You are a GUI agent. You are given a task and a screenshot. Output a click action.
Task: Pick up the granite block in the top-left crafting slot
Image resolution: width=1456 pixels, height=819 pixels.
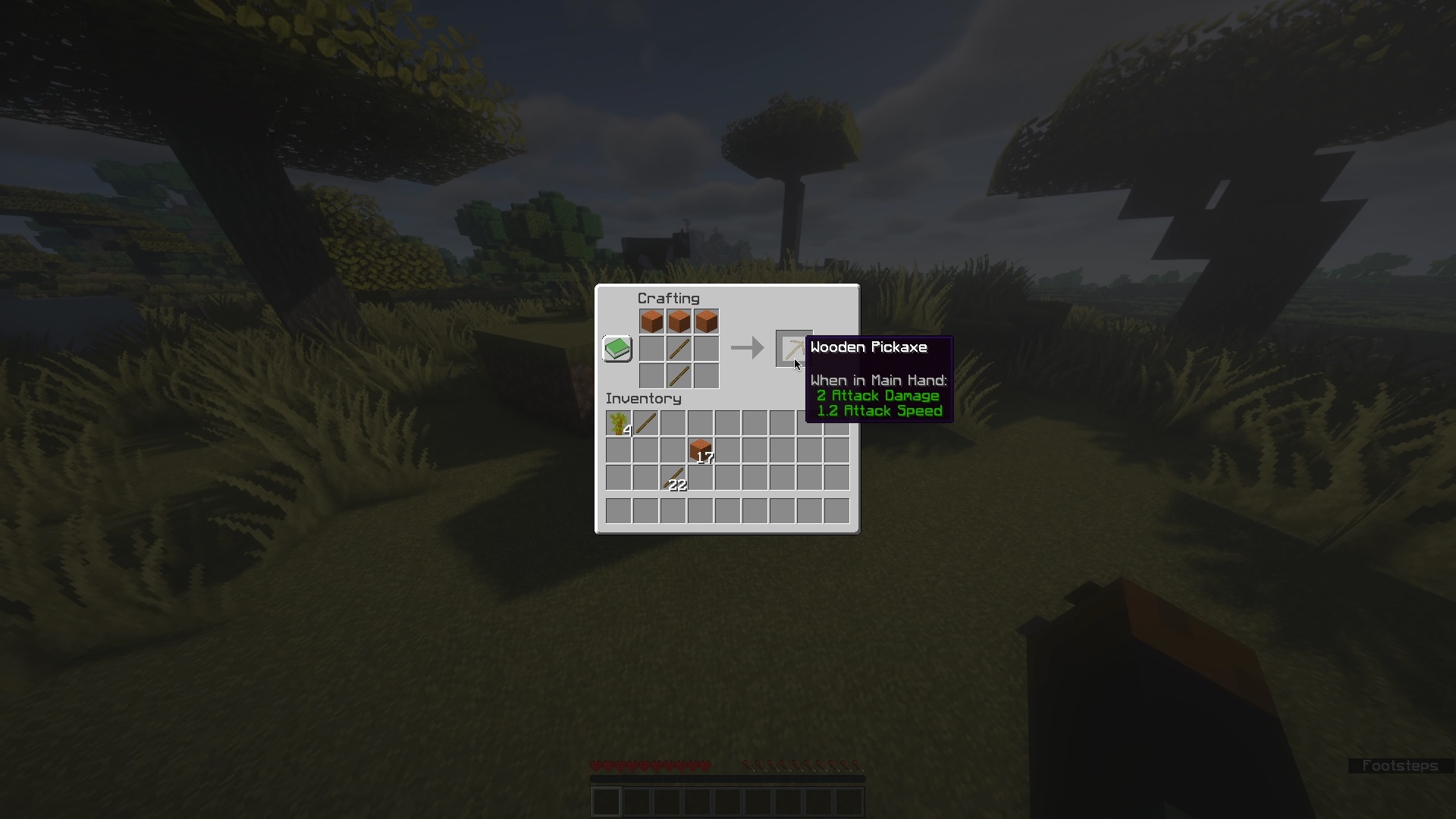[x=651, y=320]
